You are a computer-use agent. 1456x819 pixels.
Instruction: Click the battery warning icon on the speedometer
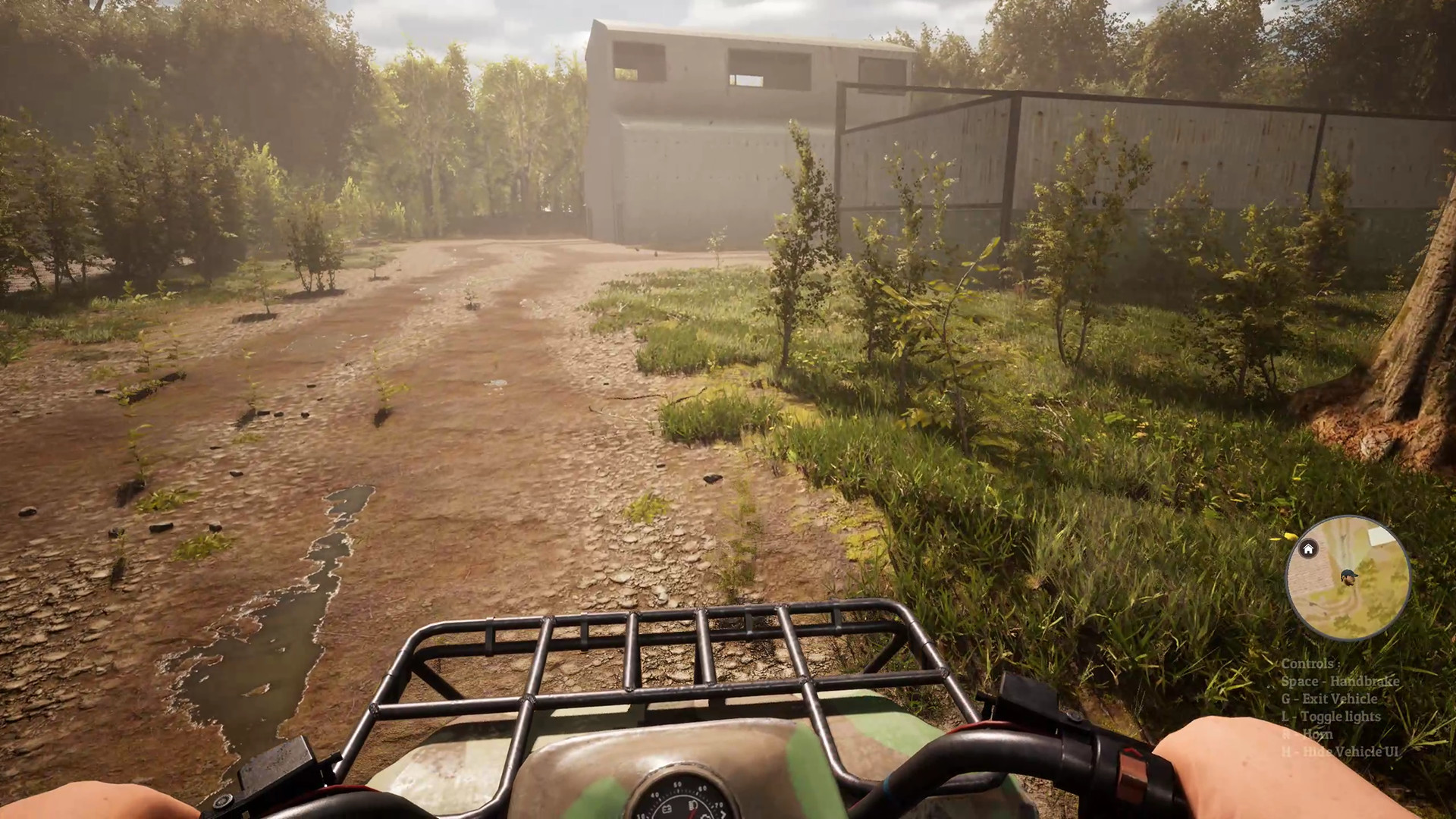point(667,808)
